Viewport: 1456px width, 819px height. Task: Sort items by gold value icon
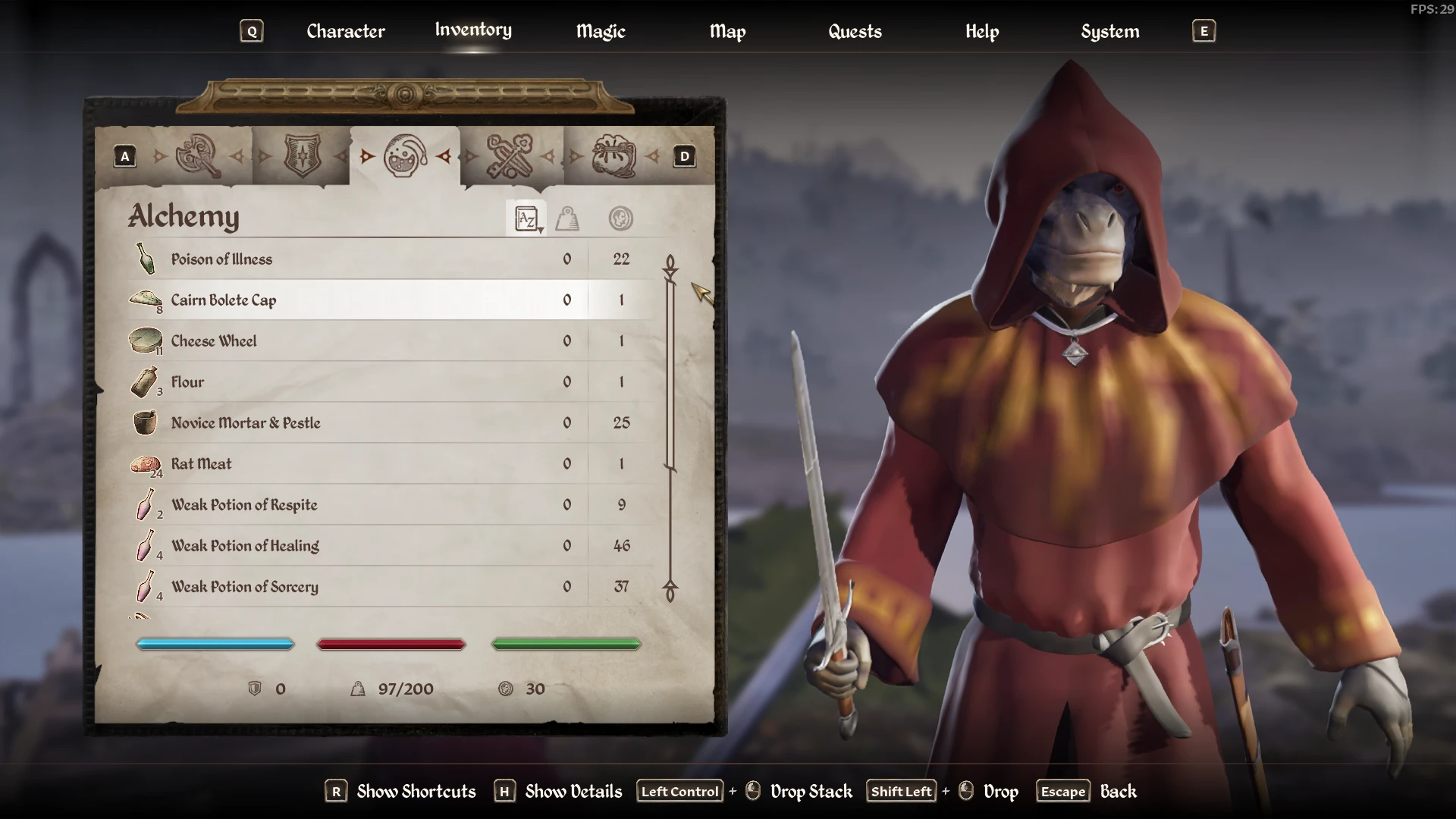621,219
